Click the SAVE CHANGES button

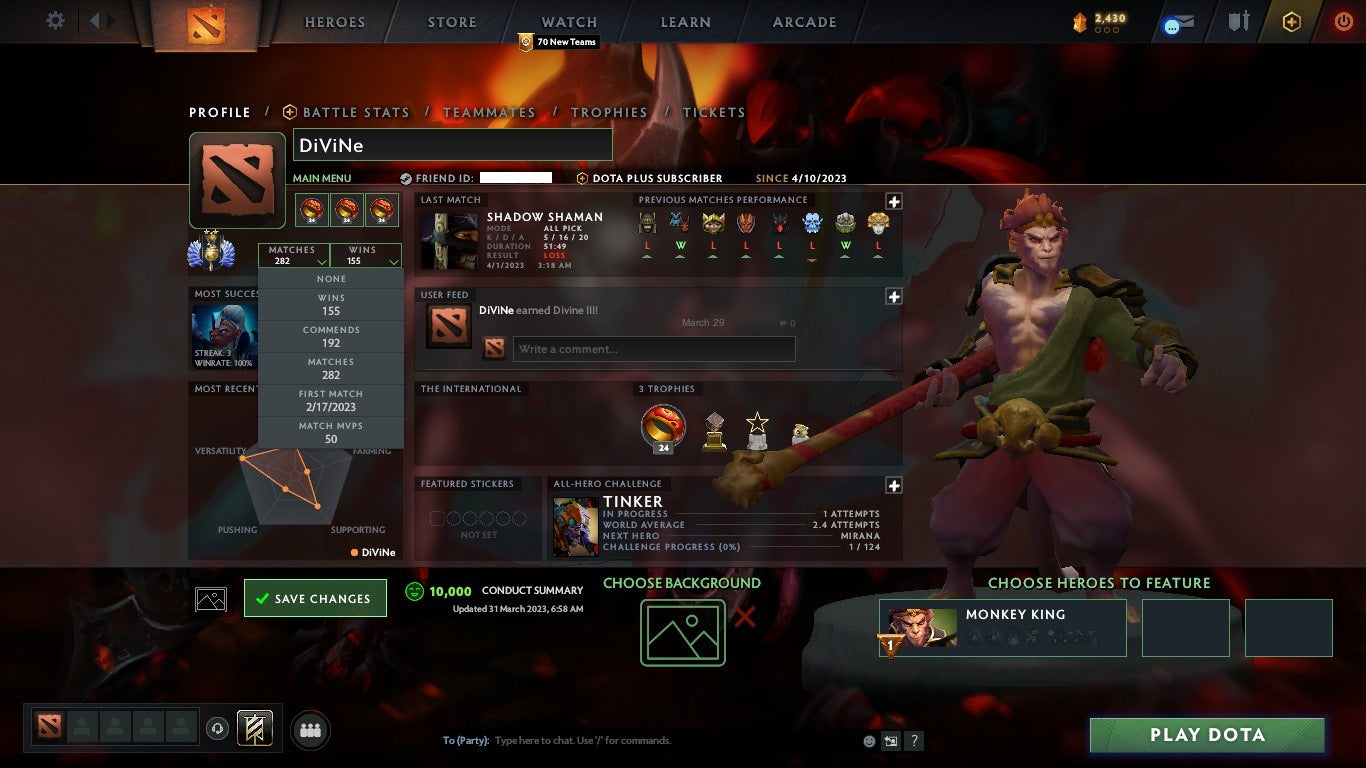pos(315,597)
